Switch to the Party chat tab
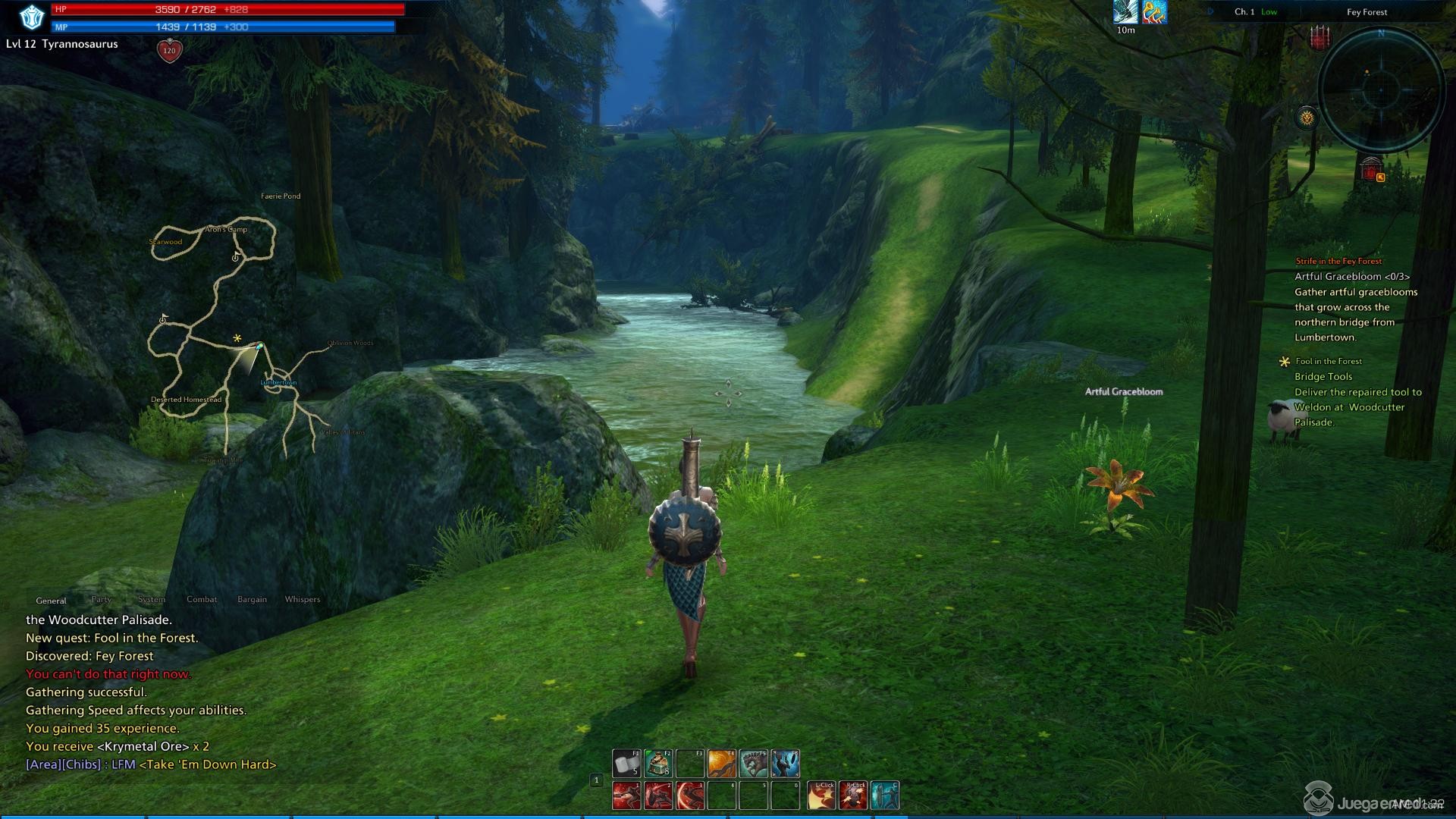The image size is (1456, 819). [x=102, y=599]
